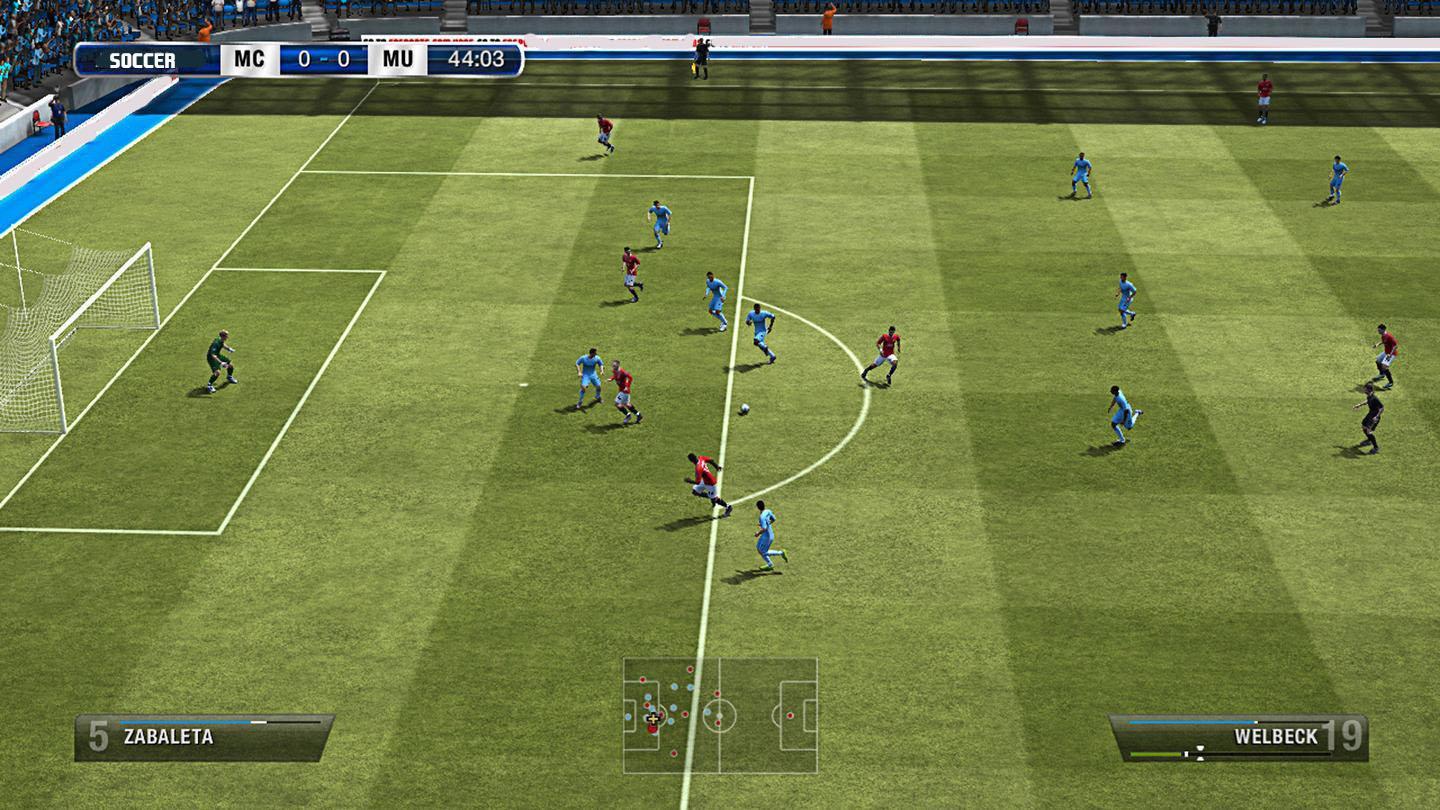Click the yellow player indicator on the minimap
The width and height of the screenshot is (1440, 810).
pos(653,719)
